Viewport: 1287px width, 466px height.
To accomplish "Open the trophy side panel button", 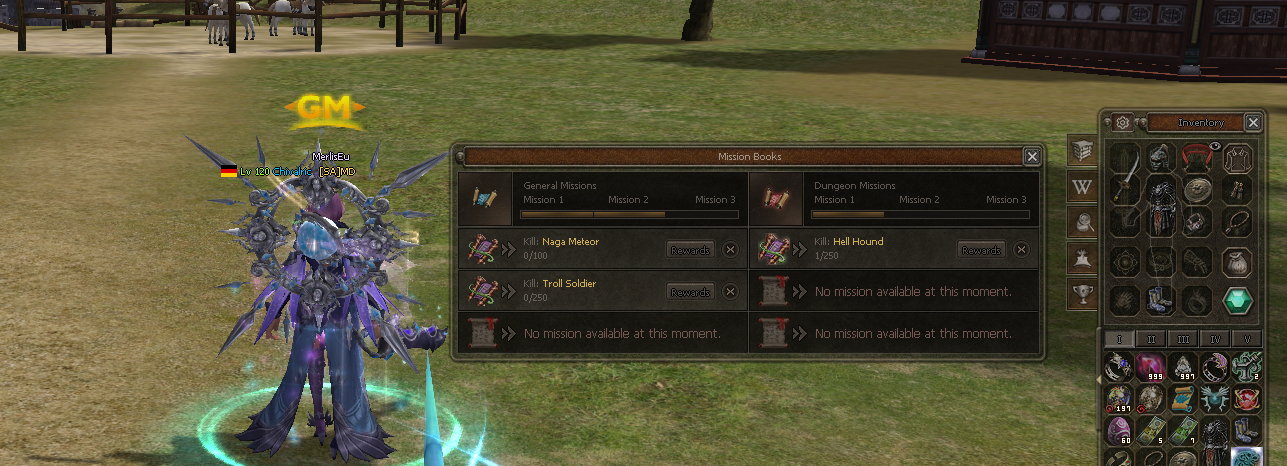I will [x=1082, y=293].
